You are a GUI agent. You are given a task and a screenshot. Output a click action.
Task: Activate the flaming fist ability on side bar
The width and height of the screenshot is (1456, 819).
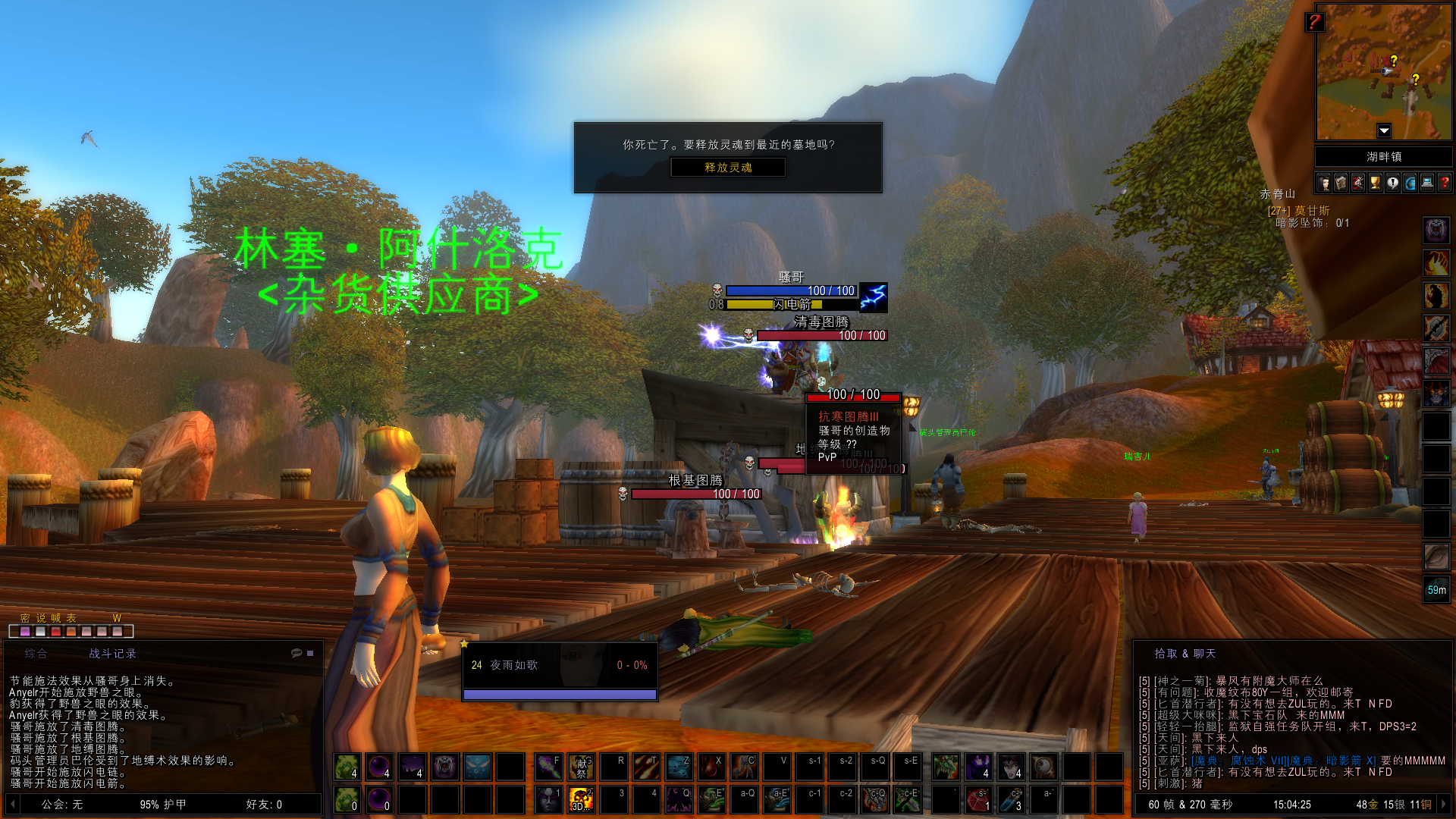click(x=1436, y=262)
